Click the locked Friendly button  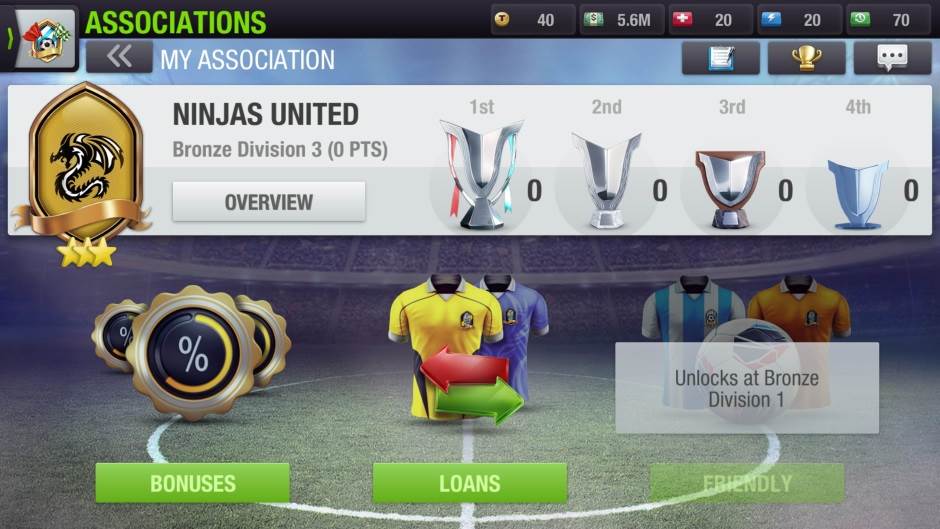(x=746, y=483)
